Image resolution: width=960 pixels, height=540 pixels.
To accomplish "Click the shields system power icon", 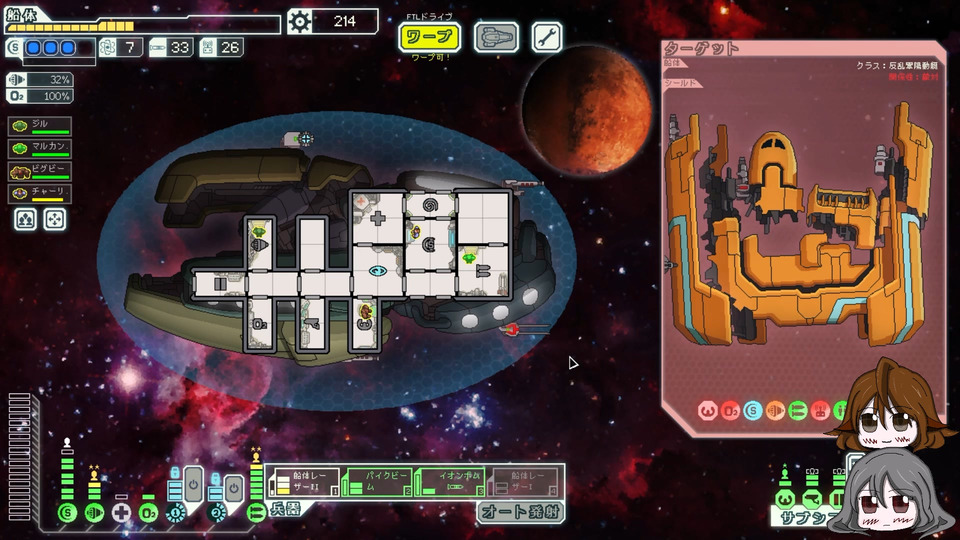I will click(x=67, y=513).
